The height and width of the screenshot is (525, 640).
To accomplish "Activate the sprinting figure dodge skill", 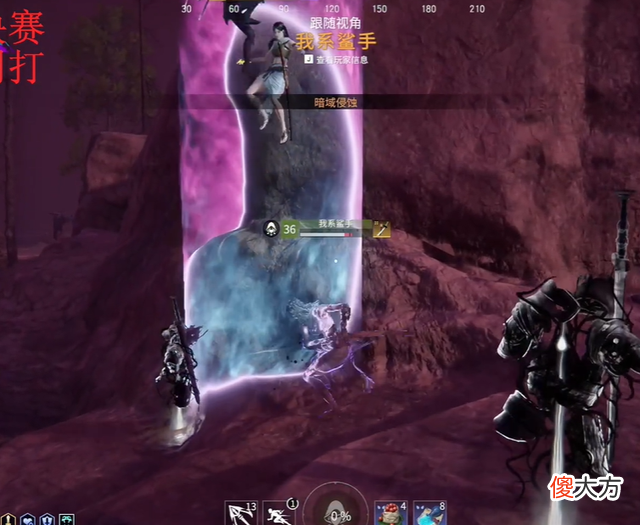I will [x=279, y=512].
